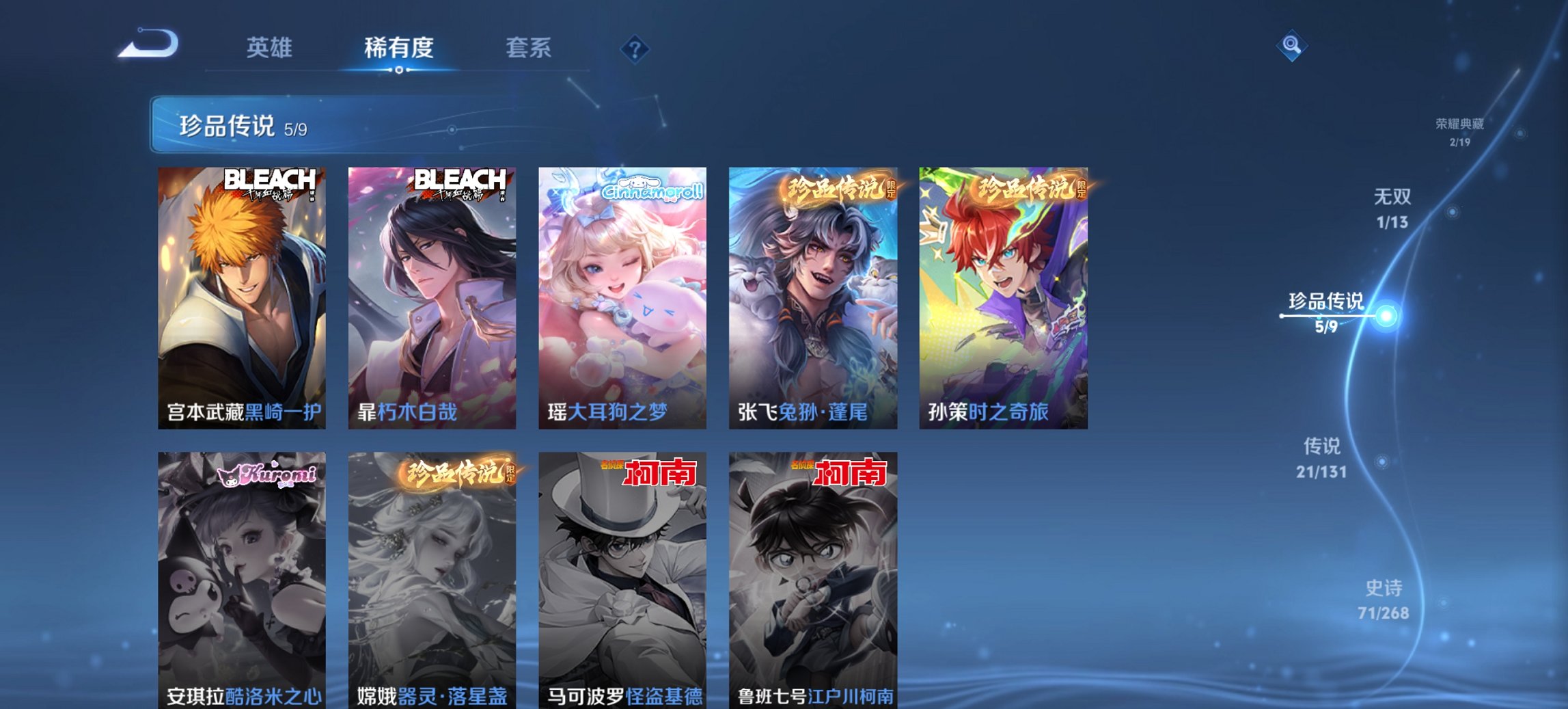Open the 套系 tab
The height and width of the screenshot is (709, 1568).
[x=529, y=47]
